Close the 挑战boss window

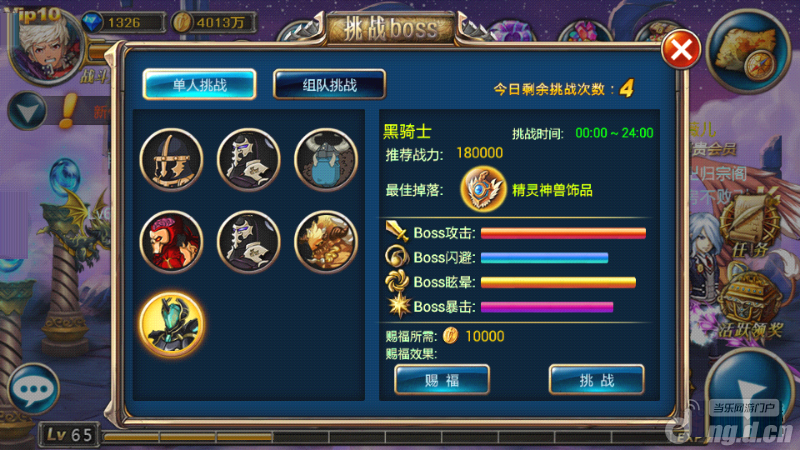(681, 50)
